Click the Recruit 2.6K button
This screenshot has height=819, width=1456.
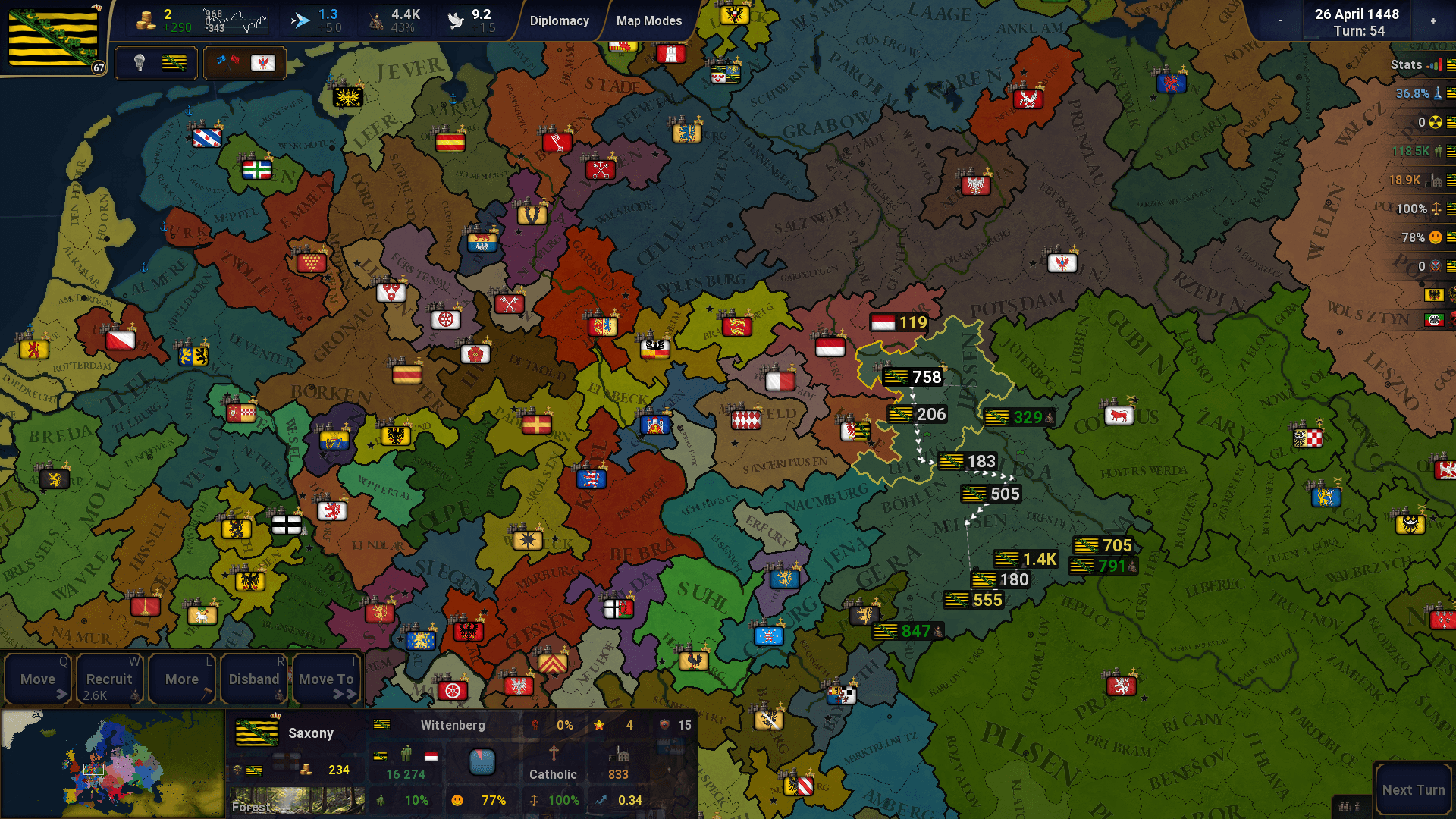[x=109, y=679]
